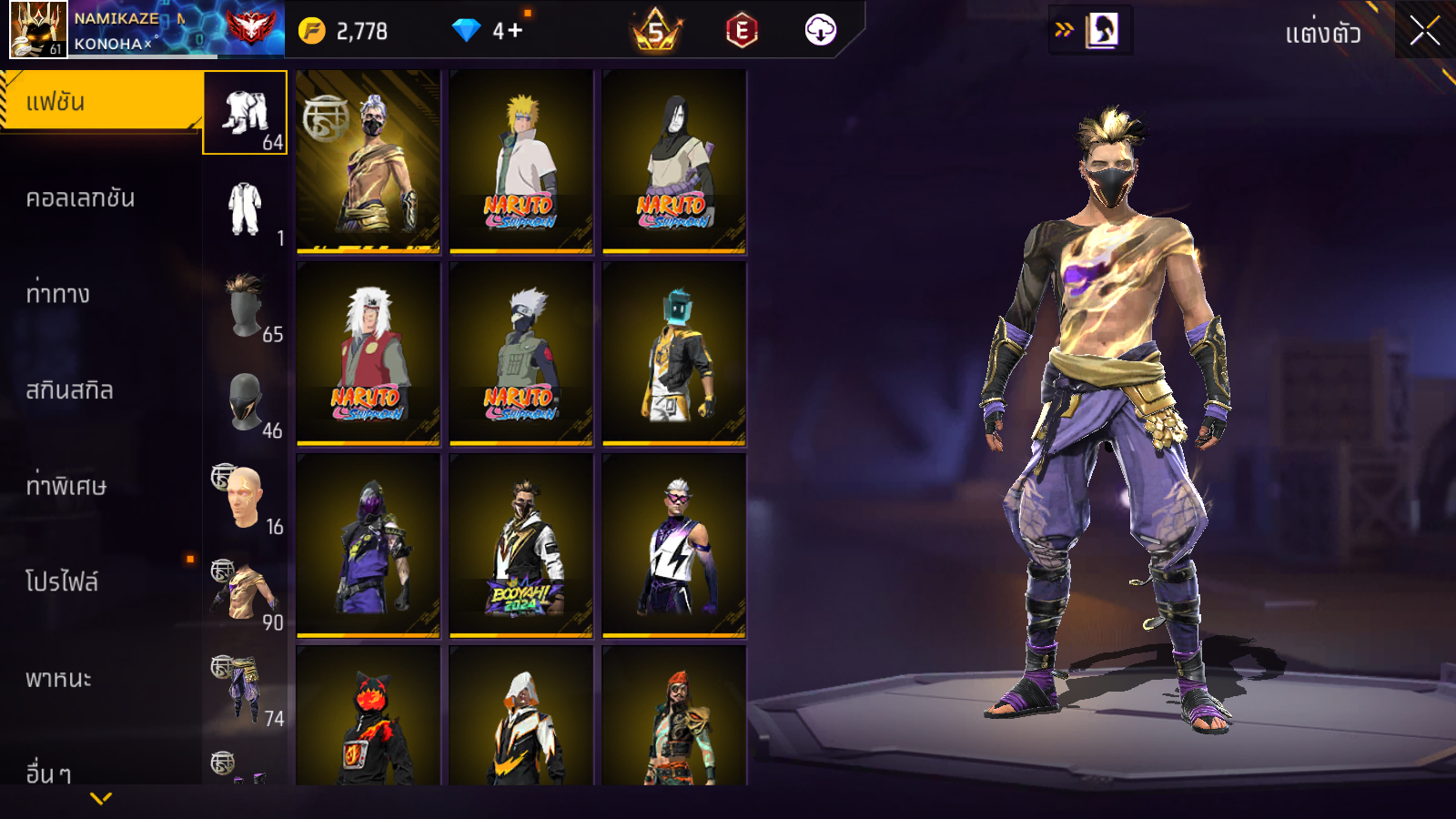
Task: Open the ท่าทาง emotes tab
Action: pos(58,294)
